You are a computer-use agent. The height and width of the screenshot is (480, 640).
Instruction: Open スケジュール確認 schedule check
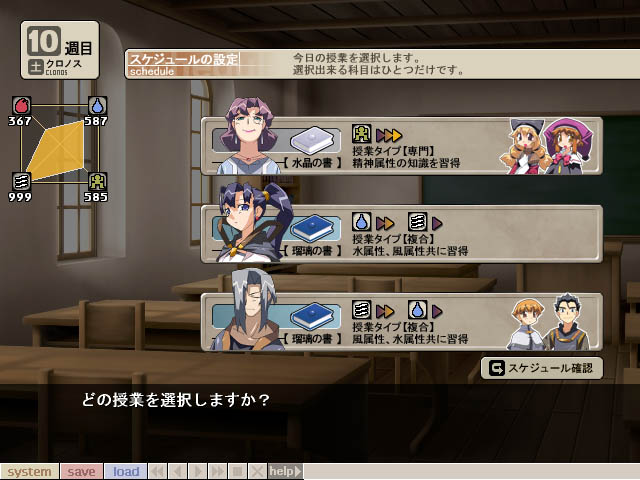[543, 368]
